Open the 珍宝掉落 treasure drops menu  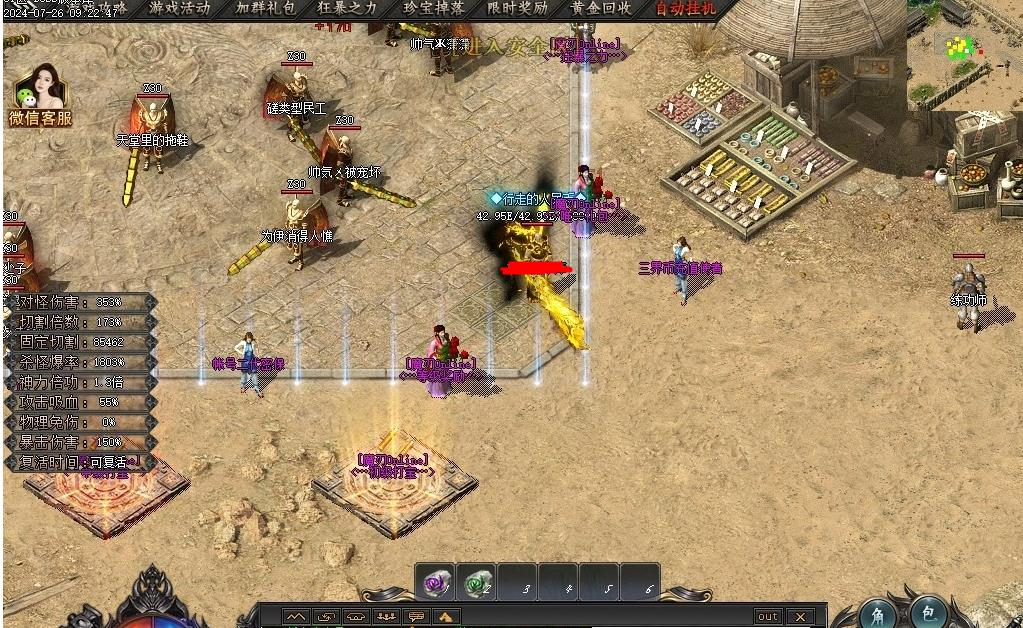tap(434, 8)
